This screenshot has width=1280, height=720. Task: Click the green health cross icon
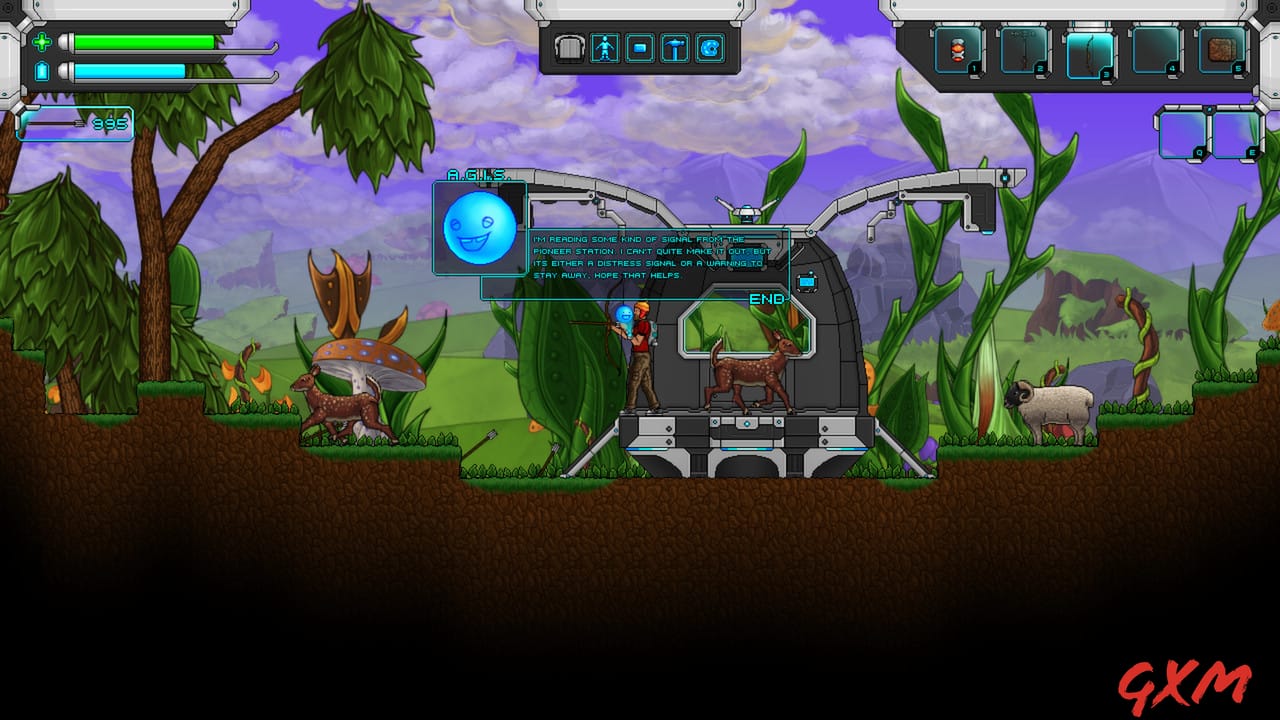click(x=42, y=43)
